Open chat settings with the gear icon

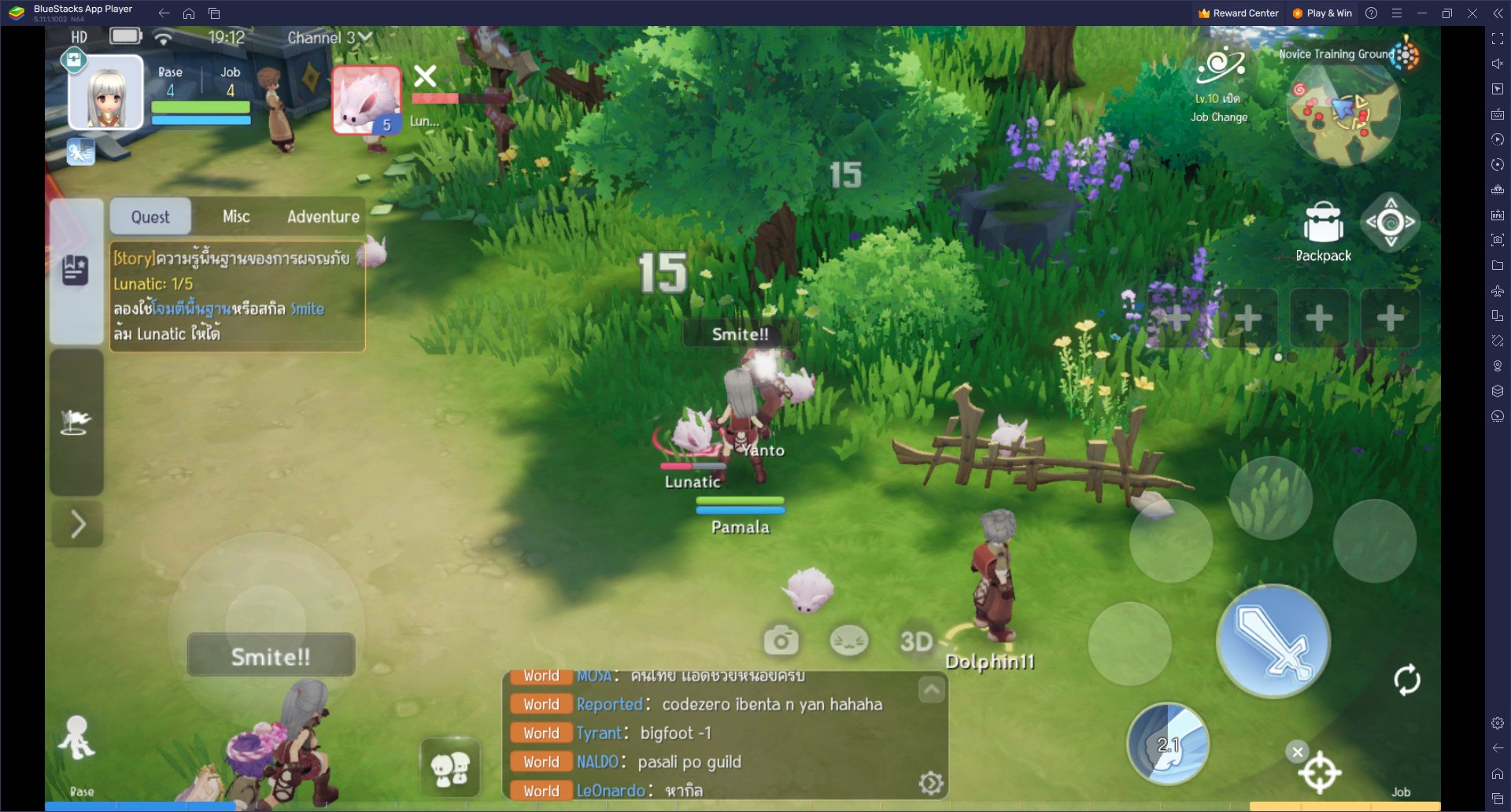click(932, 783)
